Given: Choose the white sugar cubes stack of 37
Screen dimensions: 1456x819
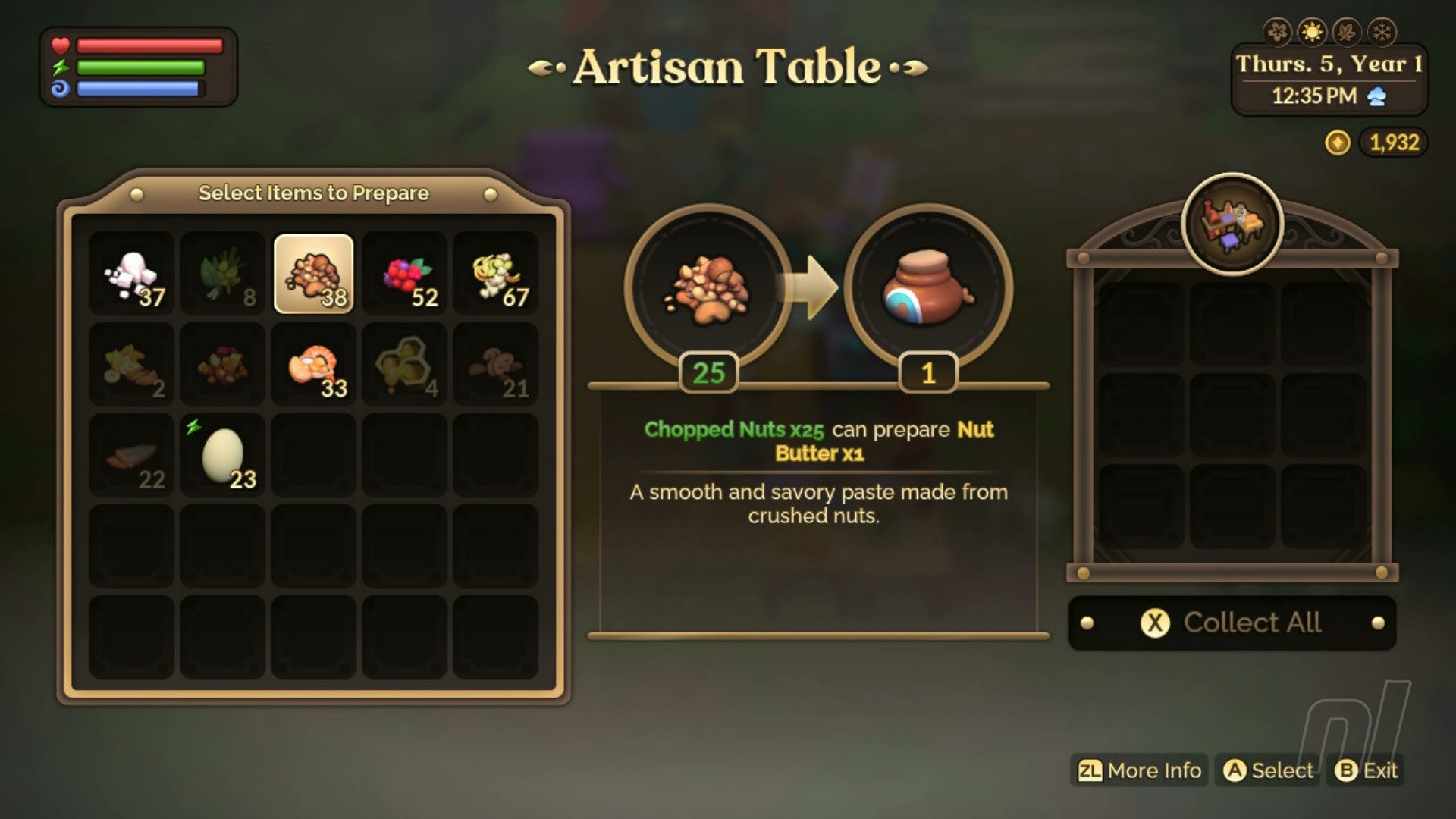Looking at the screenshot, I should pyautogui.click(x=132, y=274).
